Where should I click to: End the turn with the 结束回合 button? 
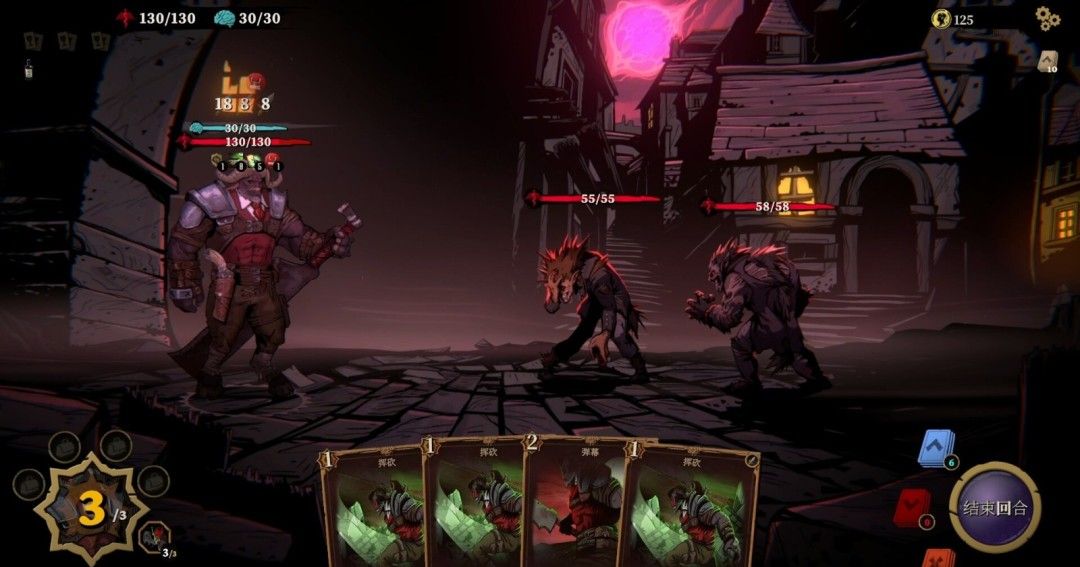[993, 507]
